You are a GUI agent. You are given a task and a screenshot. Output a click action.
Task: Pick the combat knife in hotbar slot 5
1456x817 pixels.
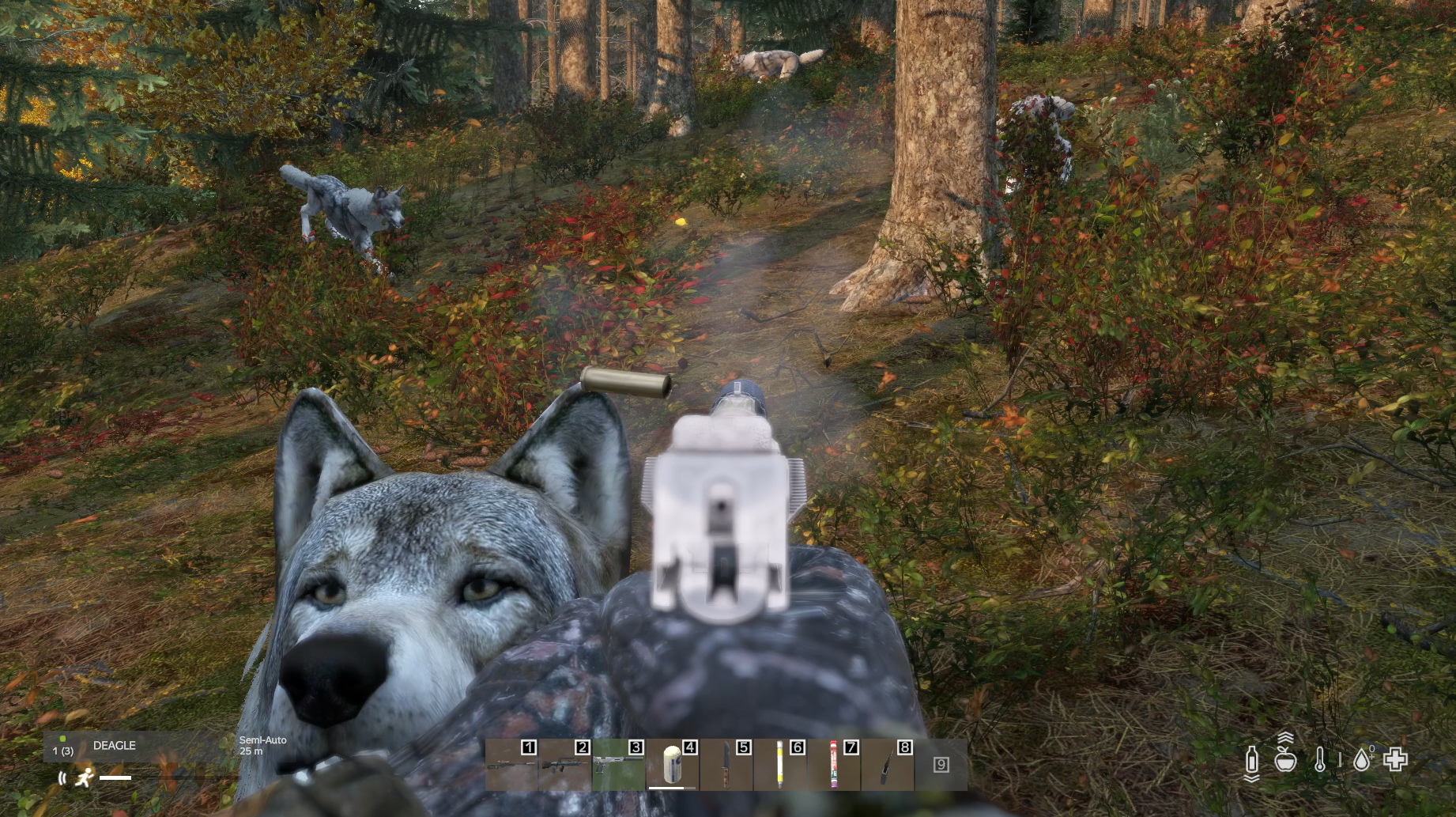(x=726, y=765)
